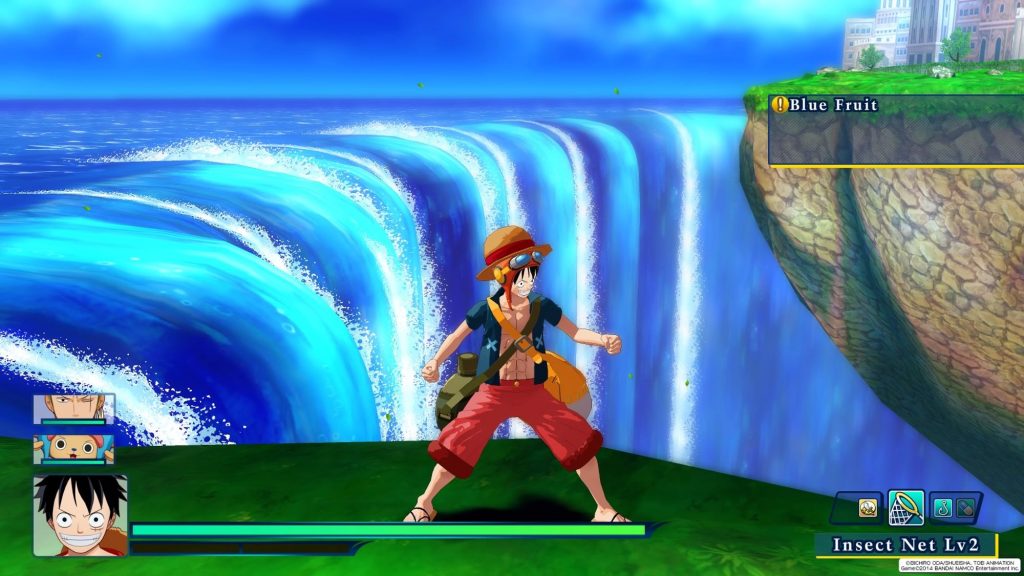
Task: Switch to Chopper's party portrait
Action: (x=73, y=449)
